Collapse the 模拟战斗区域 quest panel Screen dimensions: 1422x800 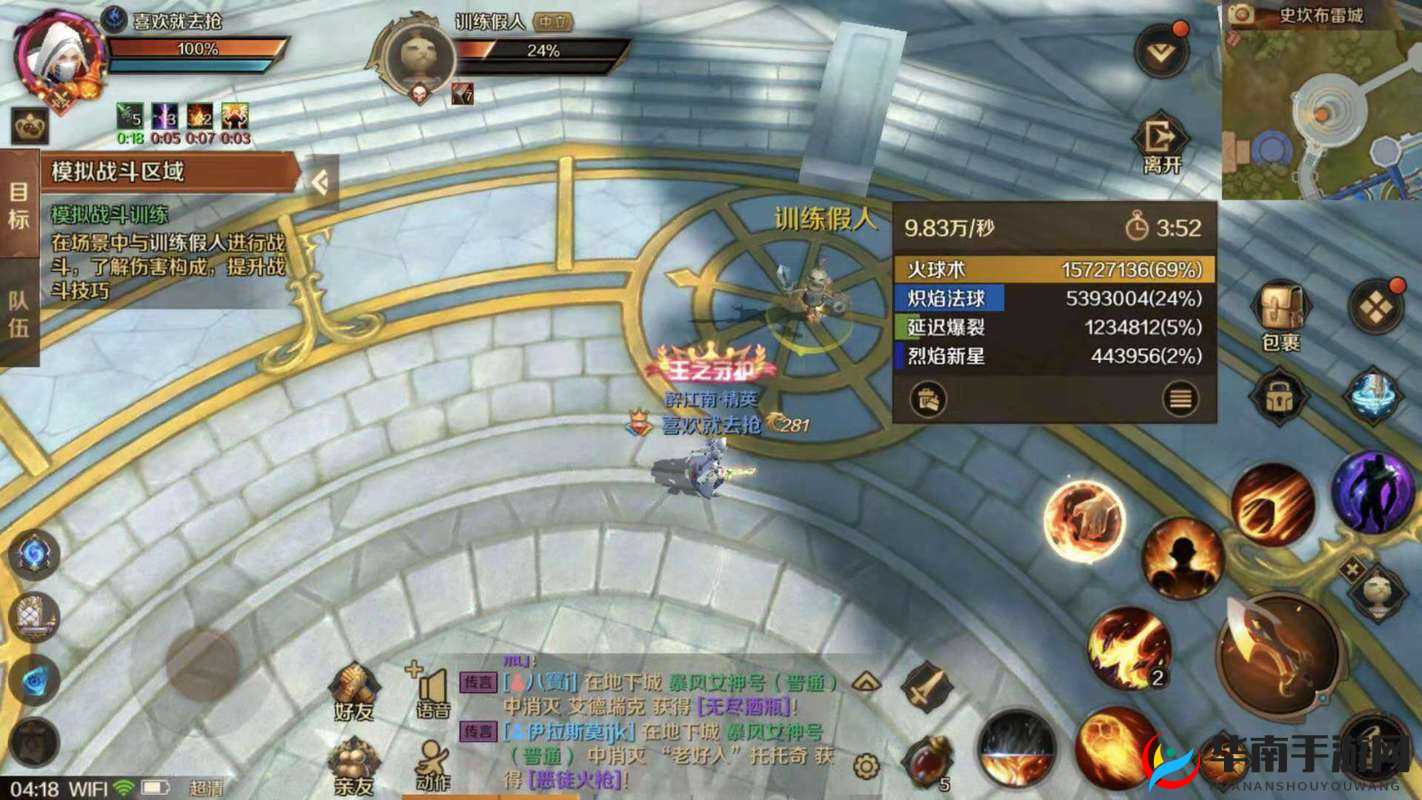tap(320, 182)
